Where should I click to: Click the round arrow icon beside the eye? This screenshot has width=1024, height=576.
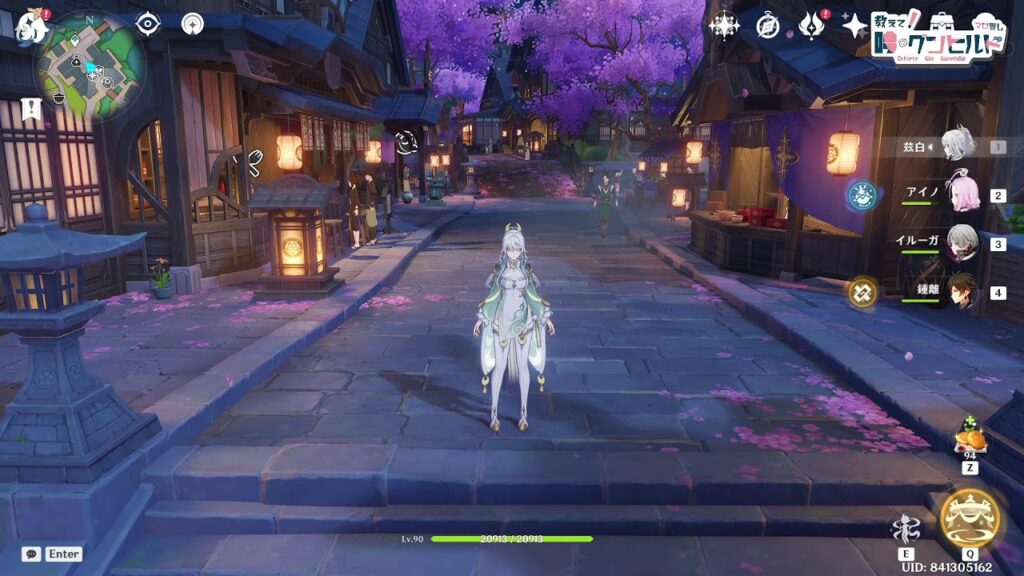coord(193,23)
